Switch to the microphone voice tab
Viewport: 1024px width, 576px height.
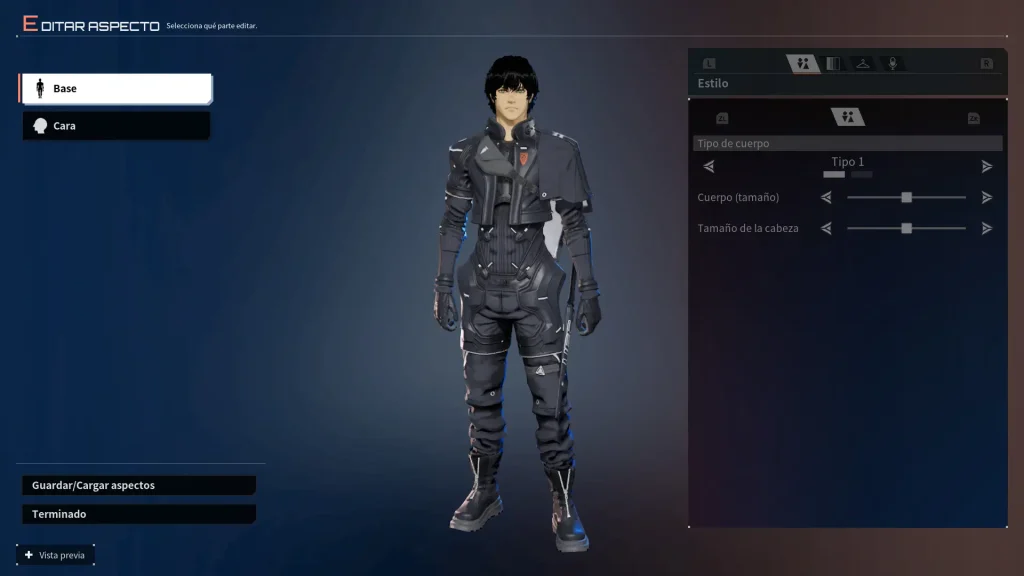[892, 64]
